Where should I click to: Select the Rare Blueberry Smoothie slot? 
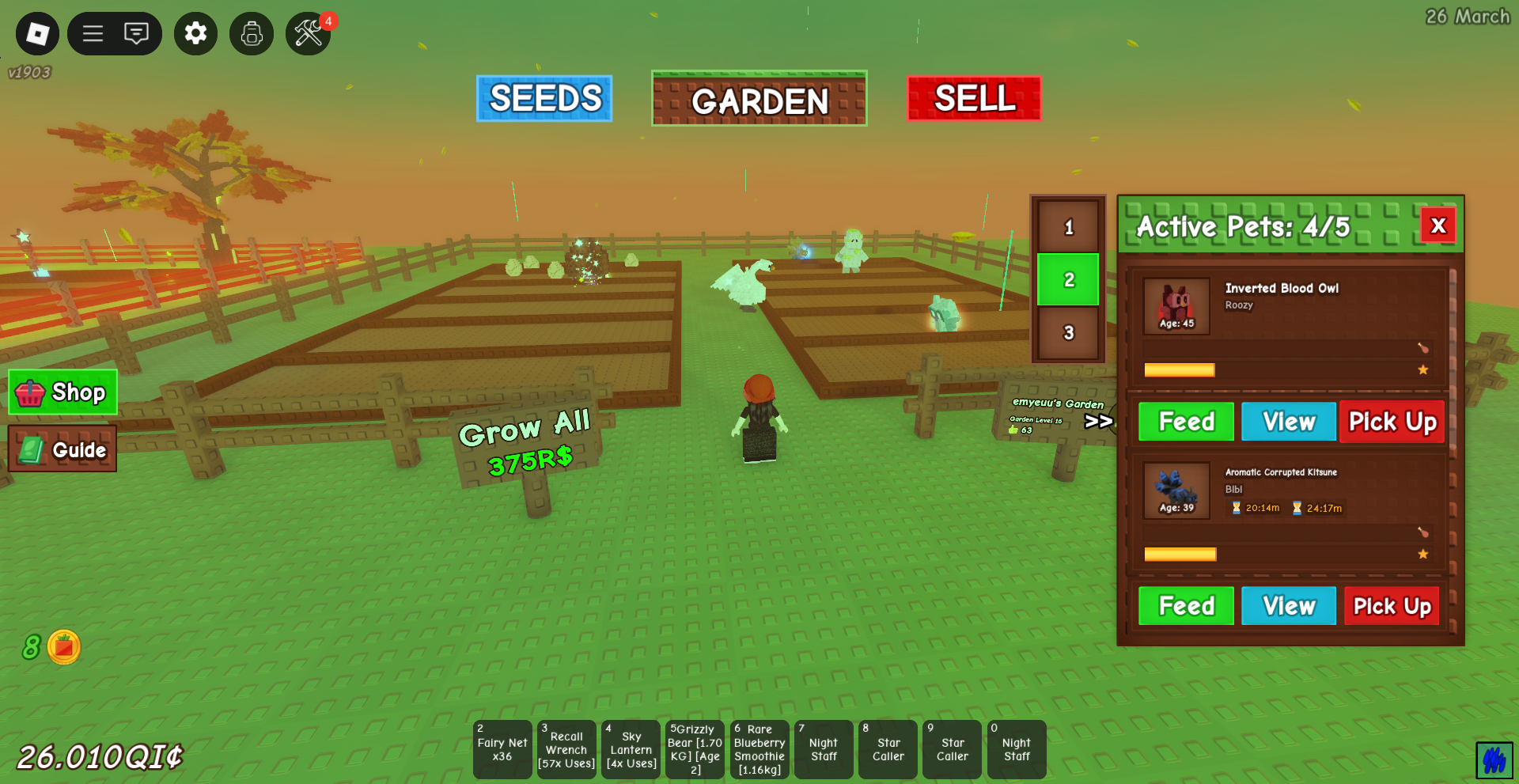coord(759,749)
